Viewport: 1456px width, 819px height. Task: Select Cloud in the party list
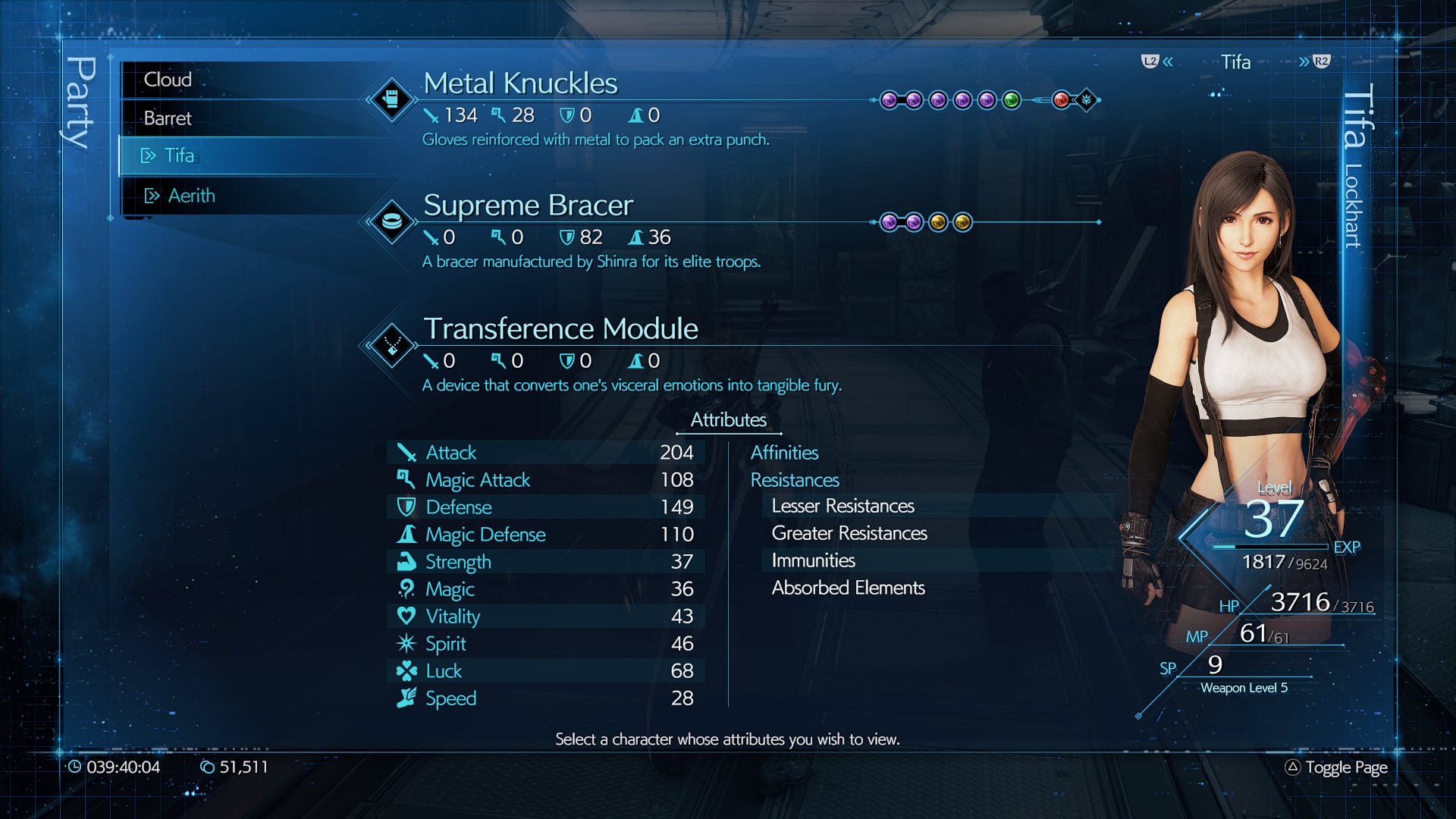168,80
